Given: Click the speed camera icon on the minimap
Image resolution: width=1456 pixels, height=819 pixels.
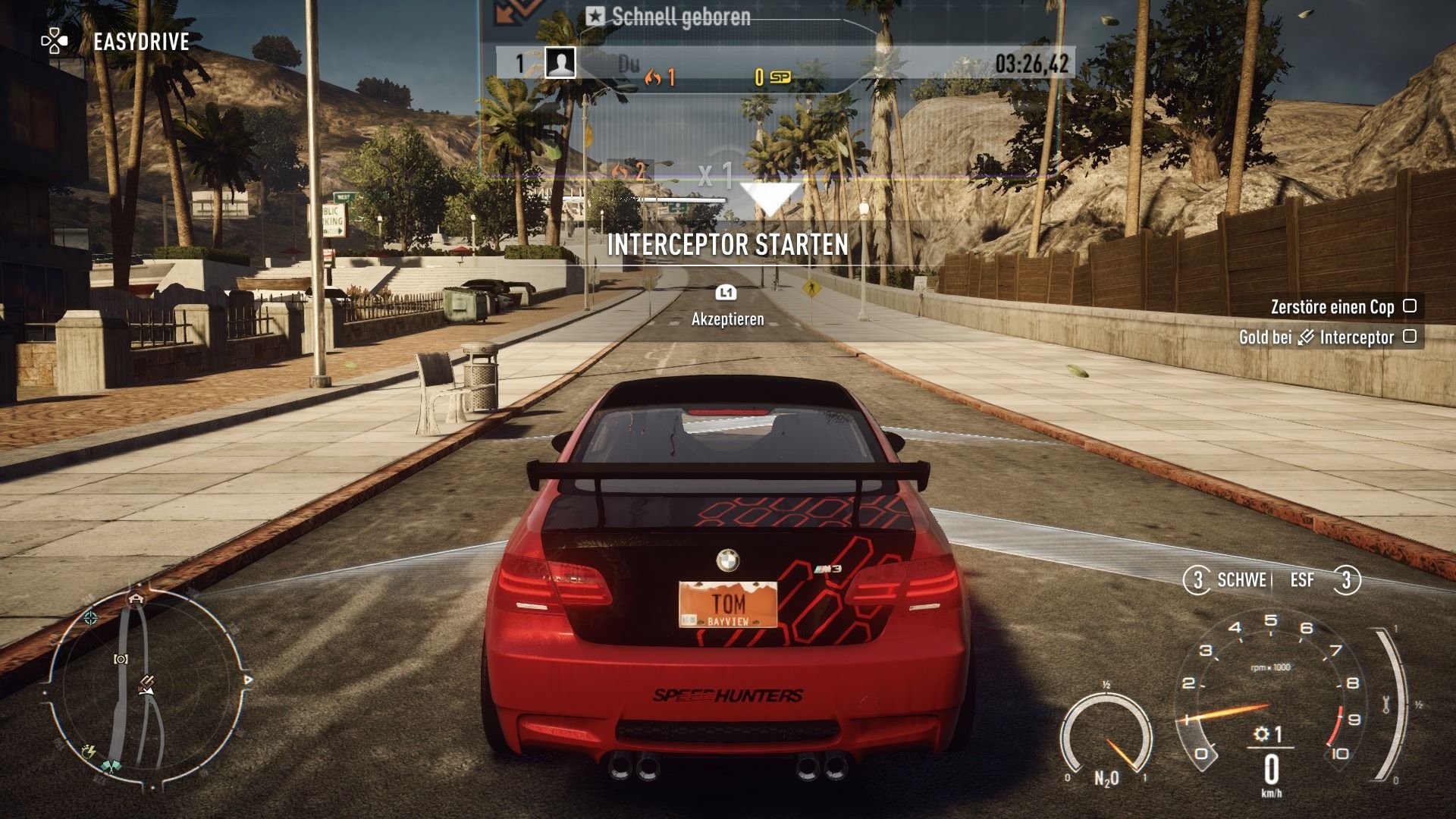Looking at the screenshot, I should tap(121, 659).
